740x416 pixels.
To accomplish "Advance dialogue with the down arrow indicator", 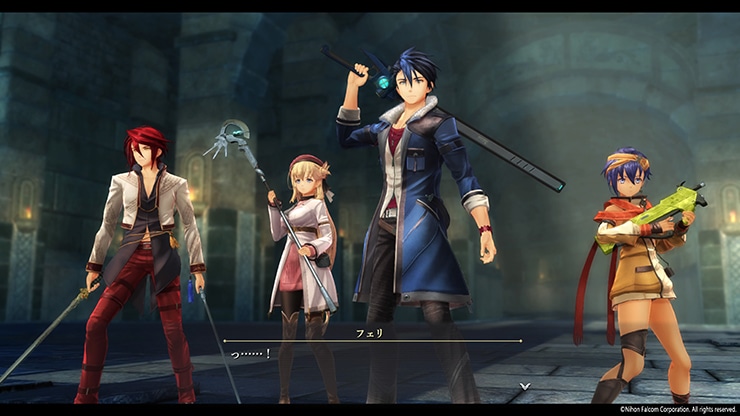I will tap(523, 386).
